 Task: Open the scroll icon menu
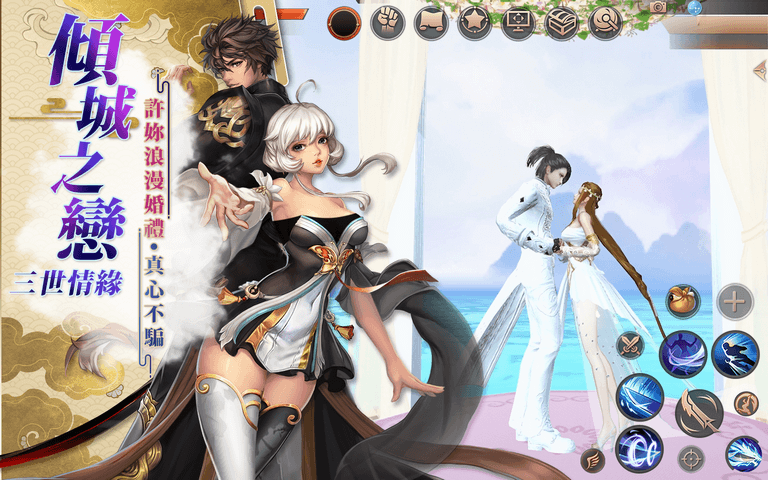pyautogui.click(x=431, y=21)
